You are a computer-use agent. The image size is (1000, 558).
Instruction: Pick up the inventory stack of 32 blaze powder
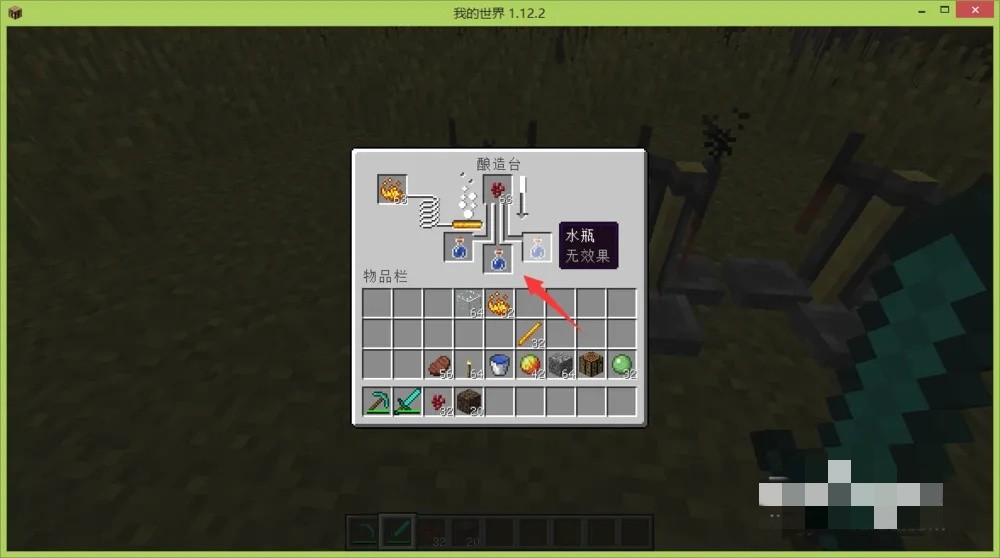(x=499, y=302)
